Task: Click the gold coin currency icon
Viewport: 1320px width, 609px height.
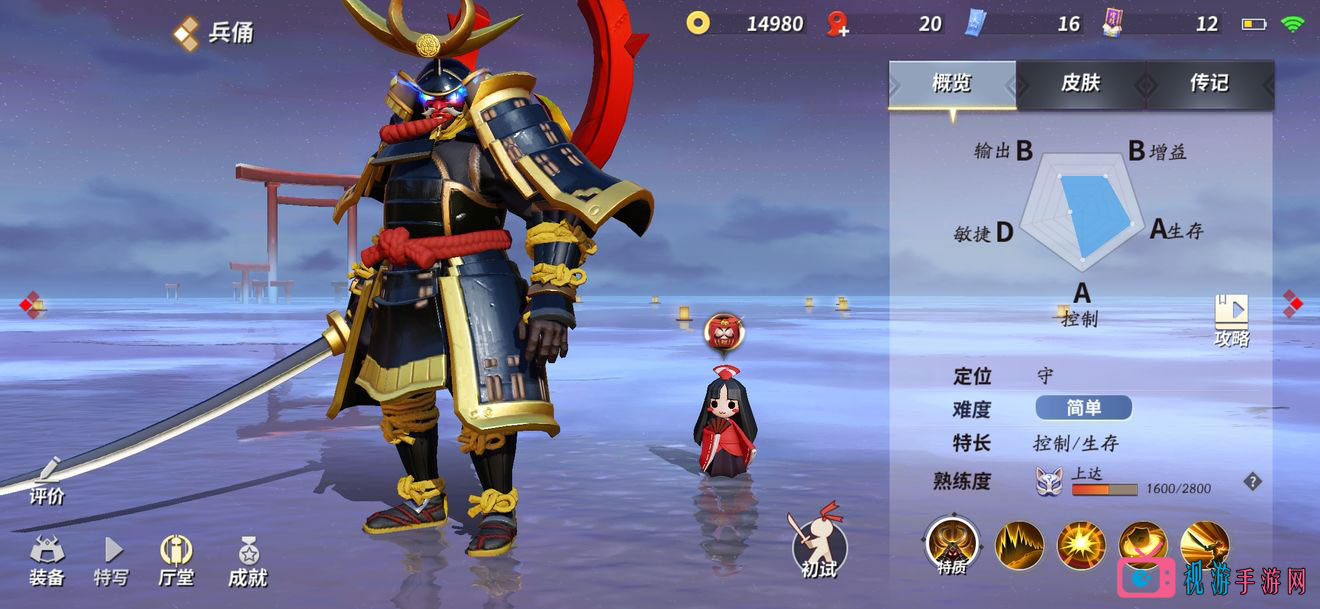Action: (698, 23)
